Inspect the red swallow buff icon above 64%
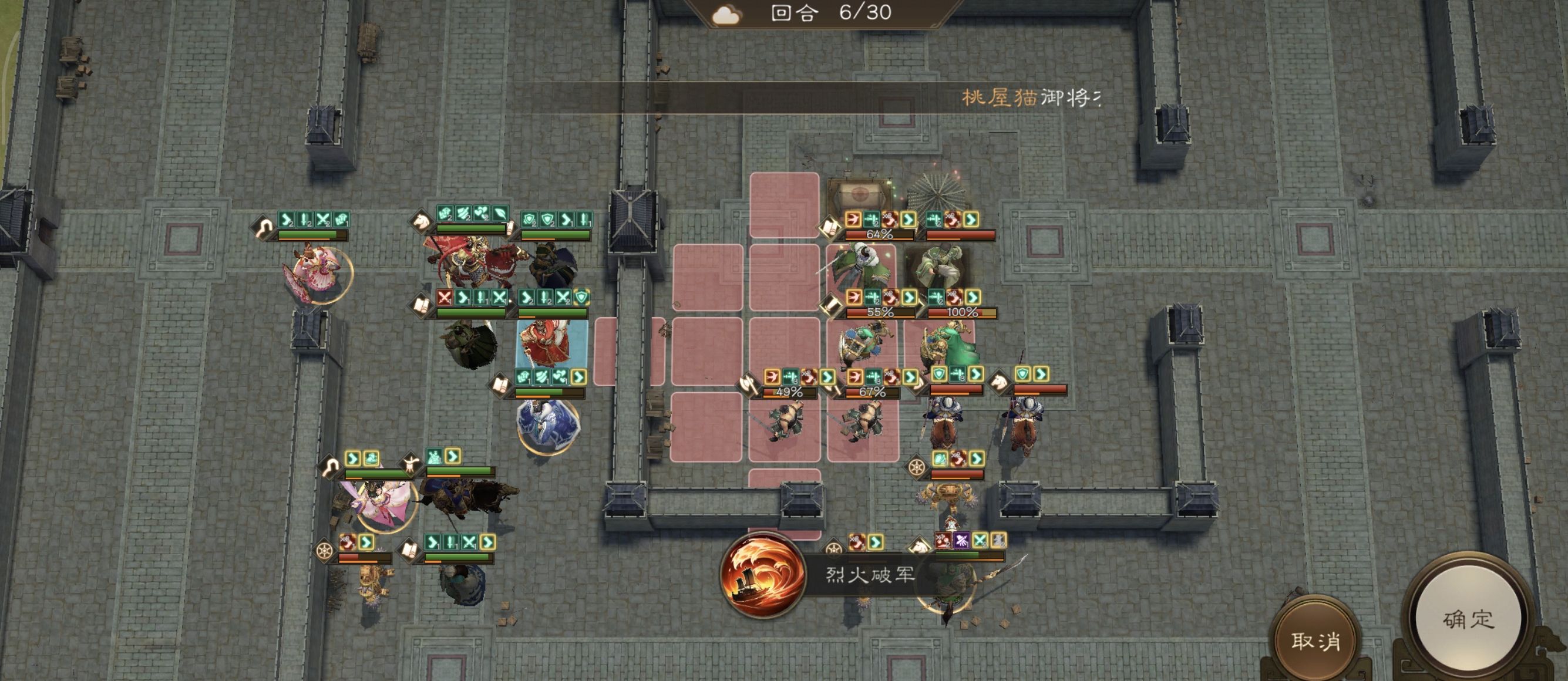Image resolution: width=1568 pixels, height=681 pixels. 854,220
